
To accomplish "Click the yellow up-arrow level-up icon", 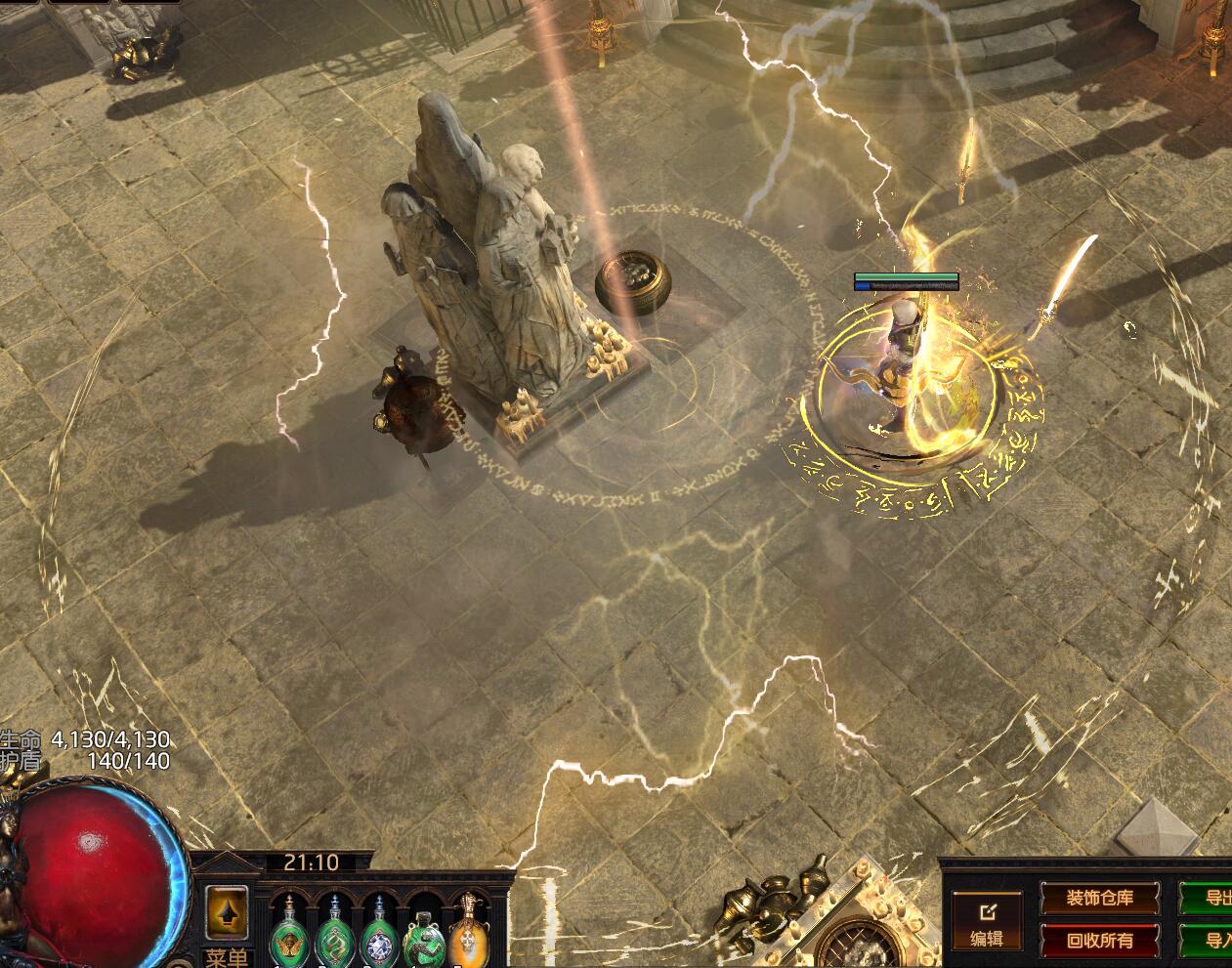I will [227, 911].
